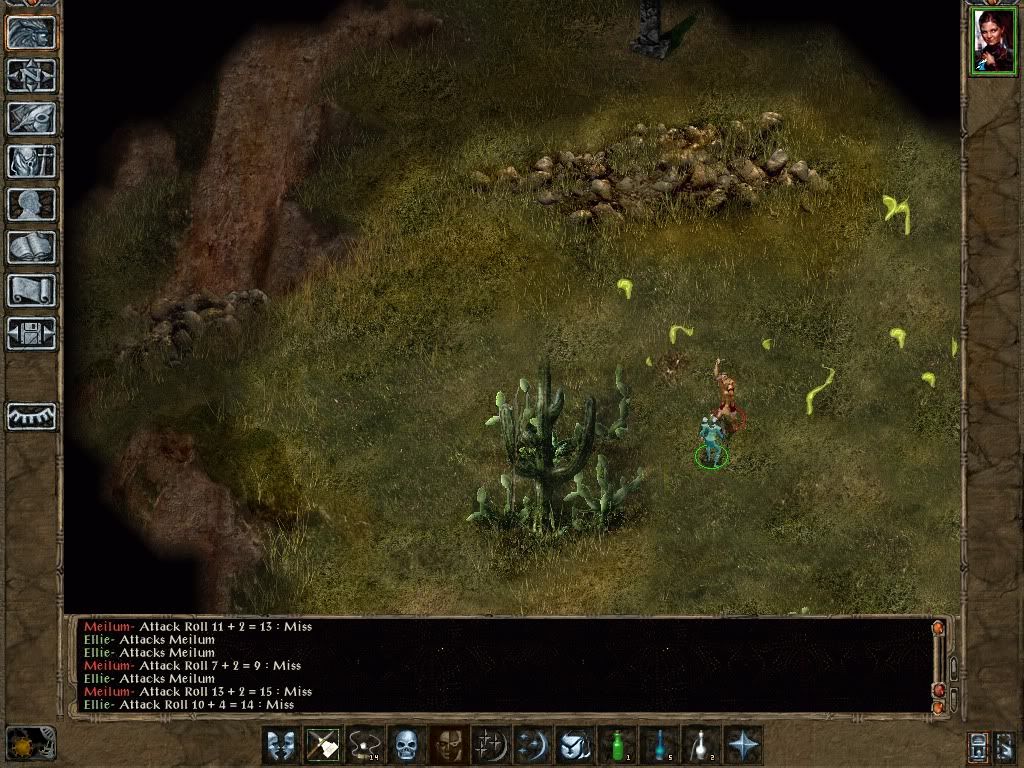Use the blue potion quick item
The width and height of the screenshot is (1024, 768).
pos(658,745)
